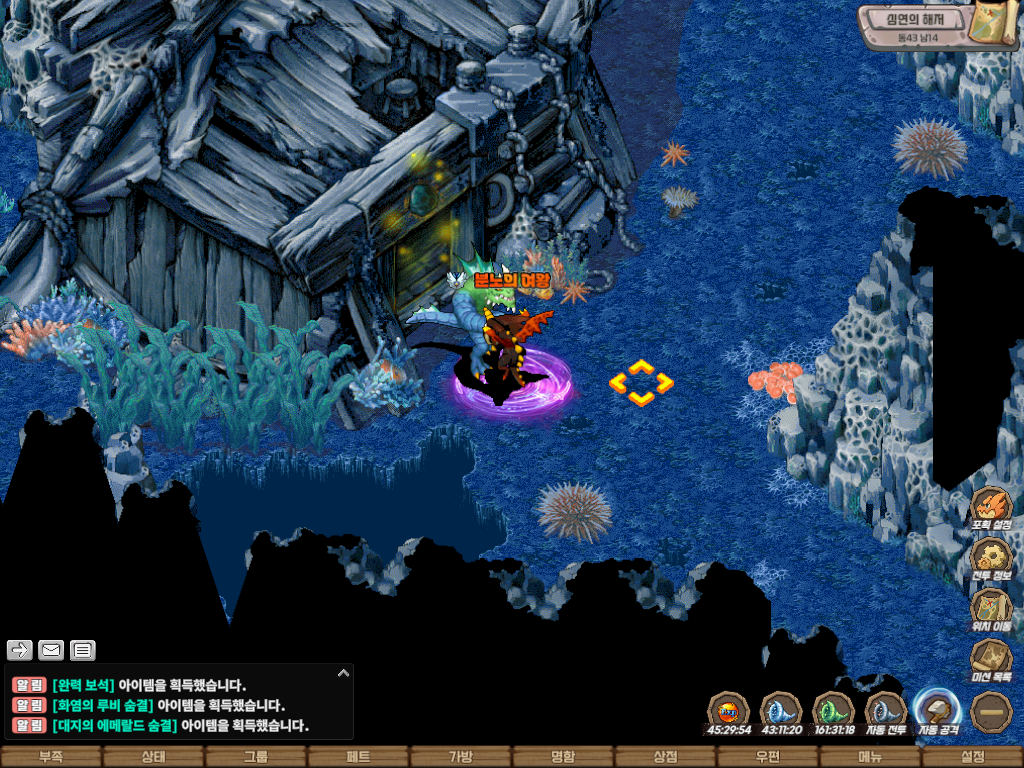This screenshot has width=1024, height=768.
Task: Open the 상점 (Shop) menu
Action: click(x=665, y=757)
